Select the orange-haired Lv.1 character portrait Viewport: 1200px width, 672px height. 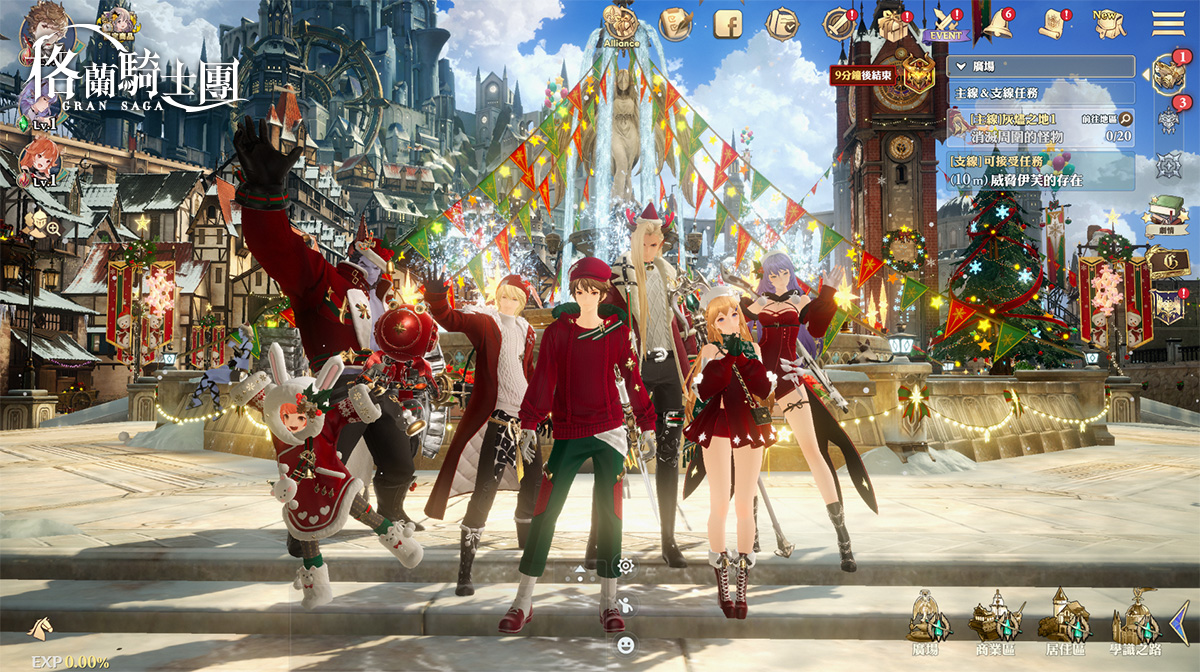point(43,159)
